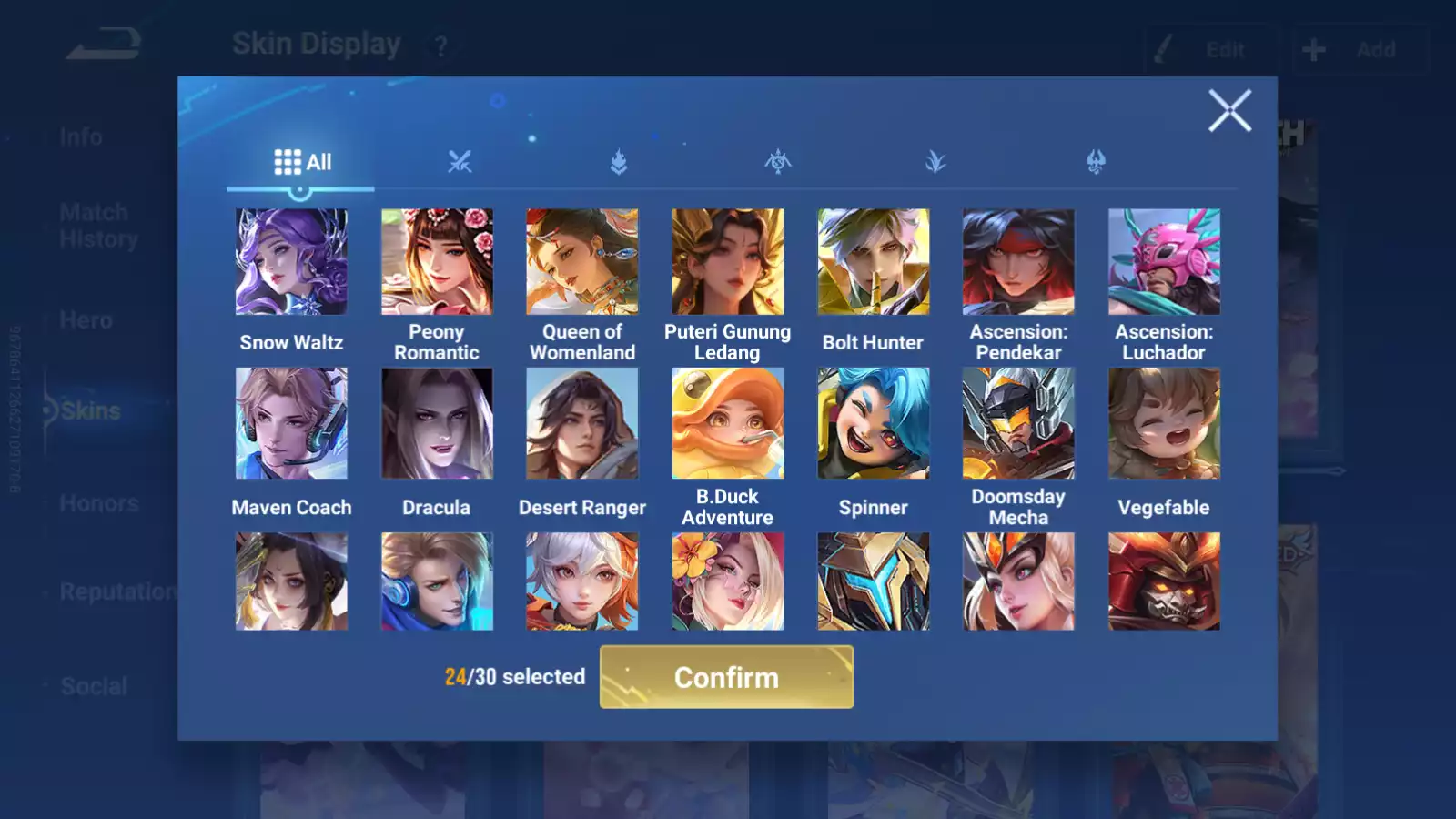This screenshot has height=819, width=1456.
Task: Confirm the skin selection
Action: tap(726, 677)
